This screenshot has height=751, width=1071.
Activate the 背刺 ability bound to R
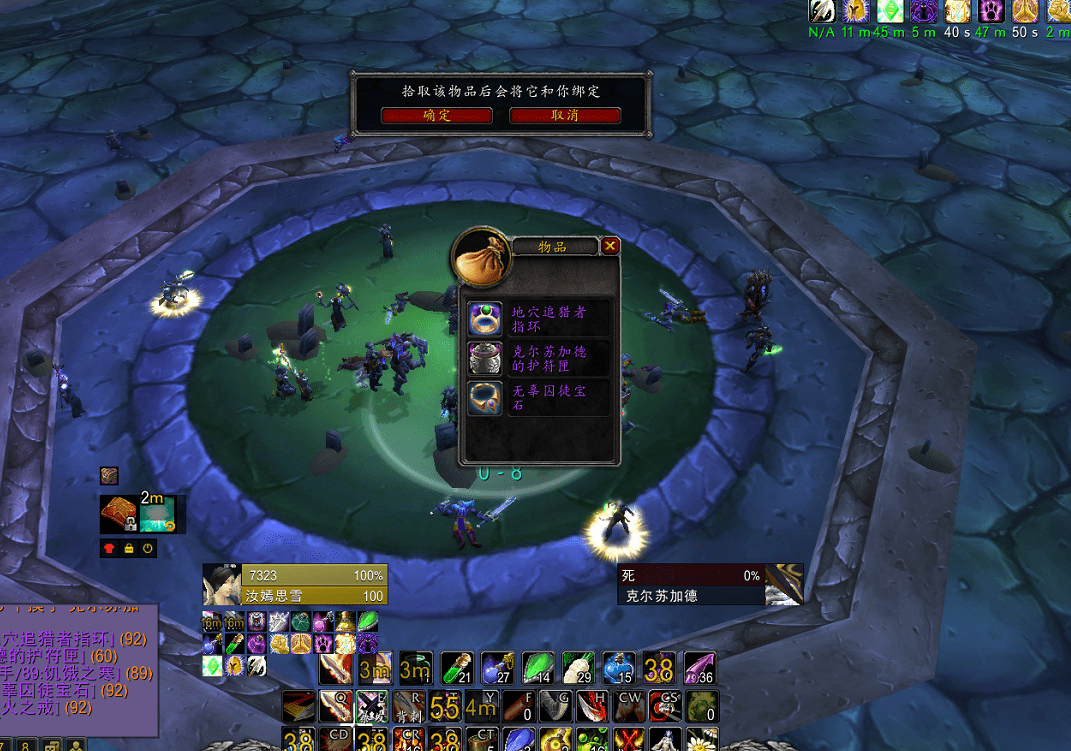[407, 706]
